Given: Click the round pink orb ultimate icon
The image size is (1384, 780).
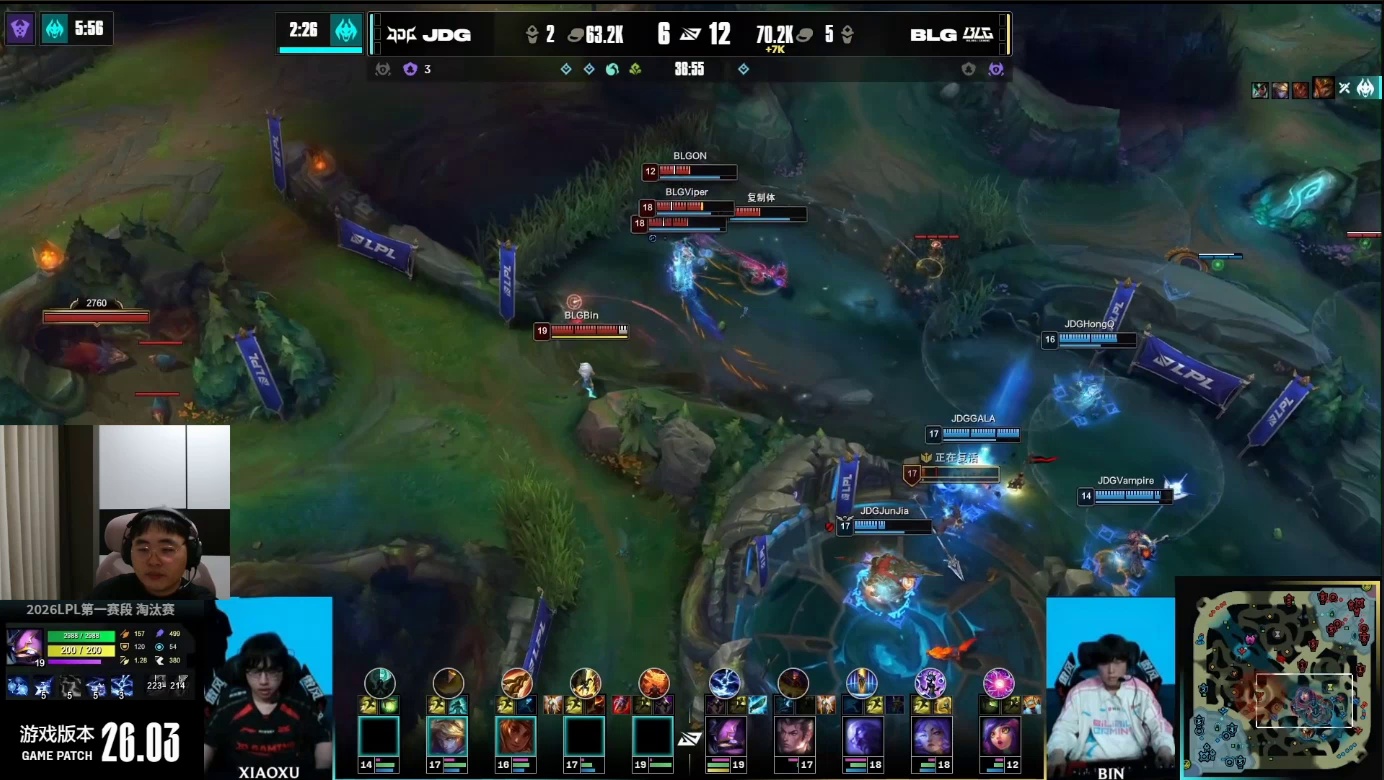Looking at the screenshot, I should coord(999,683).
